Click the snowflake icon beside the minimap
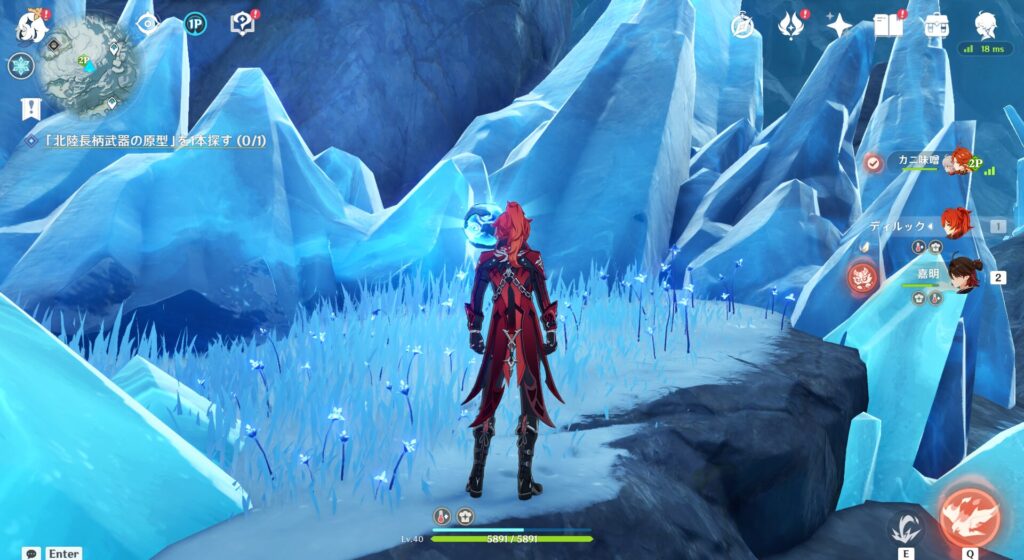The image size is (1024, 560). tap(21, 66)
